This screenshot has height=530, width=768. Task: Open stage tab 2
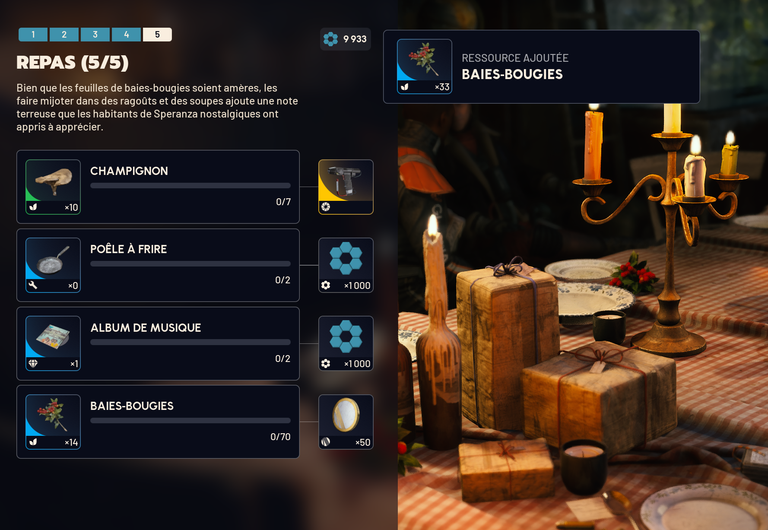click(64, 34)
